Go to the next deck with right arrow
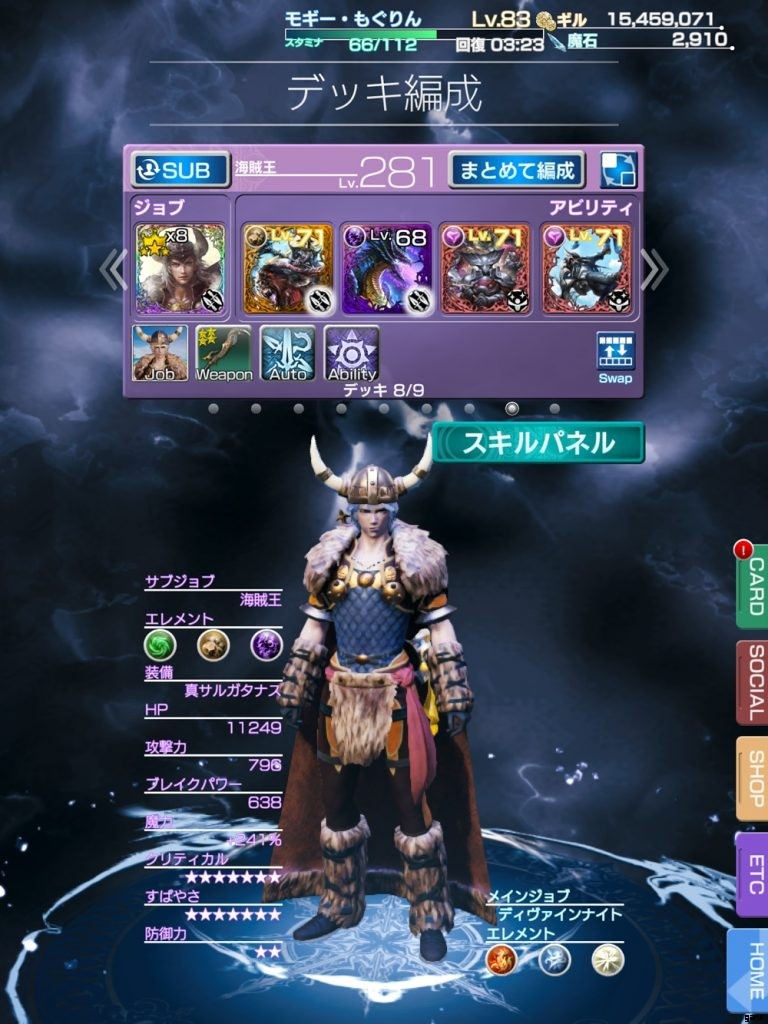This screenshot has height=1024, width=768. tap(653, 268)
